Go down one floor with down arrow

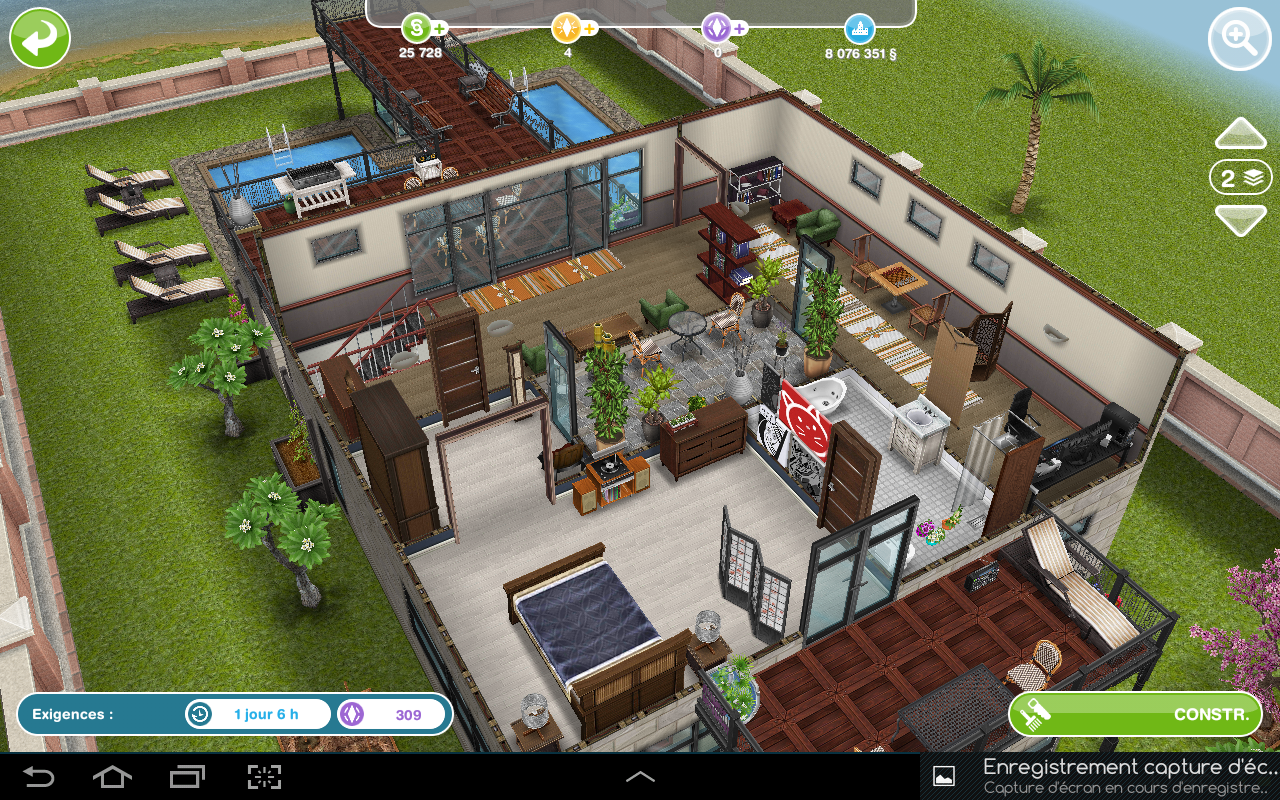[x=1240, y=219]
